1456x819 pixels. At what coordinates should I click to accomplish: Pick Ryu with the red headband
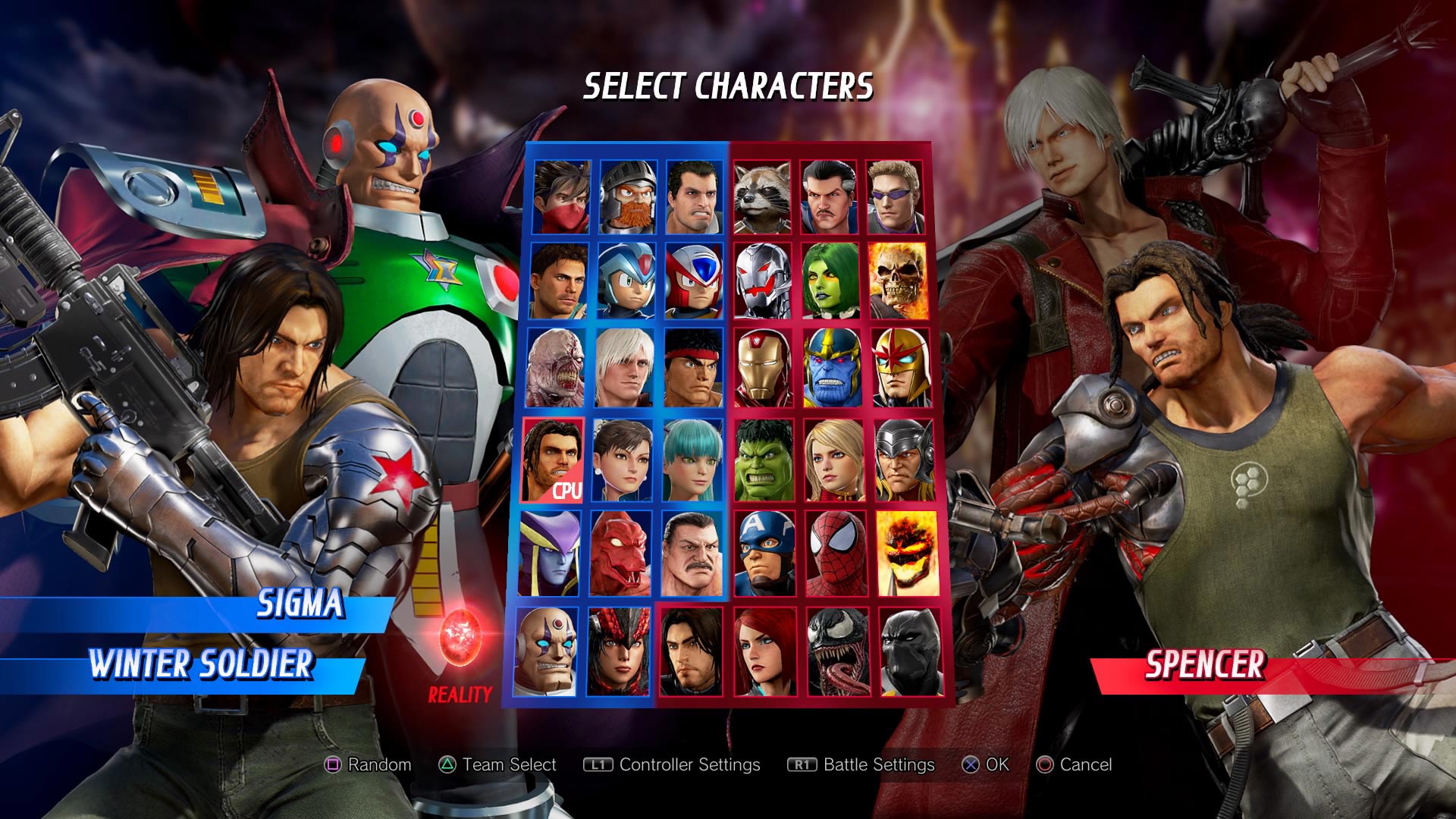(693, 368)
